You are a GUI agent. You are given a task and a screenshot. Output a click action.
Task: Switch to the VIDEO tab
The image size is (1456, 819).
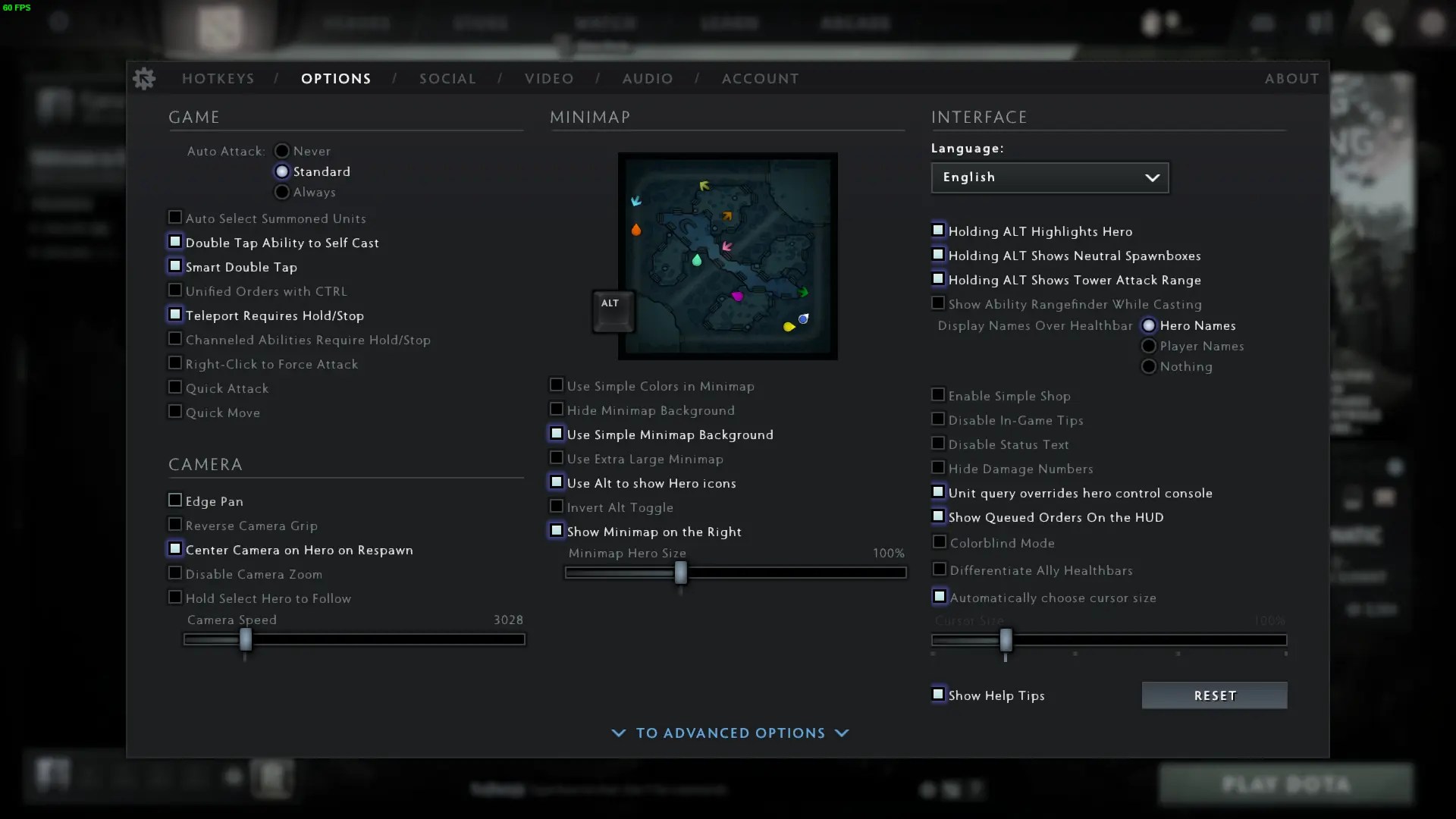(548, 78)
